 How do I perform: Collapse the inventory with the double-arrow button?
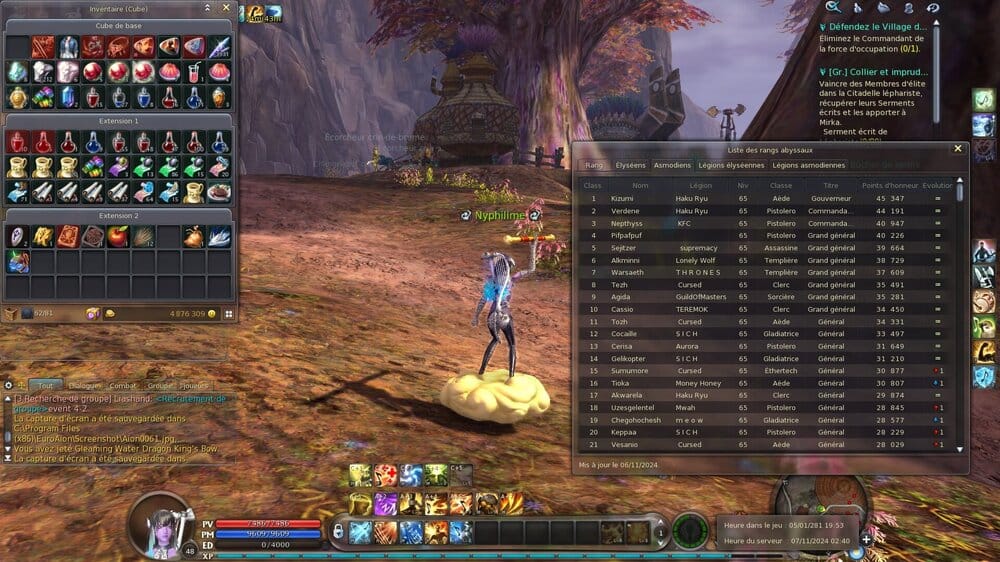[x=207, y=8]
